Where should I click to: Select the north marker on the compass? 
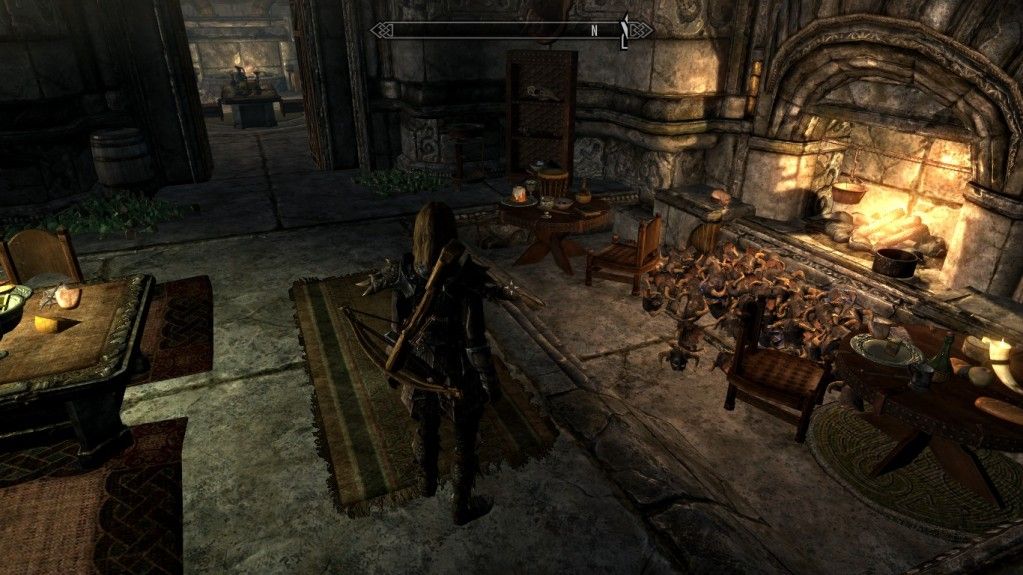click(594, 30)
